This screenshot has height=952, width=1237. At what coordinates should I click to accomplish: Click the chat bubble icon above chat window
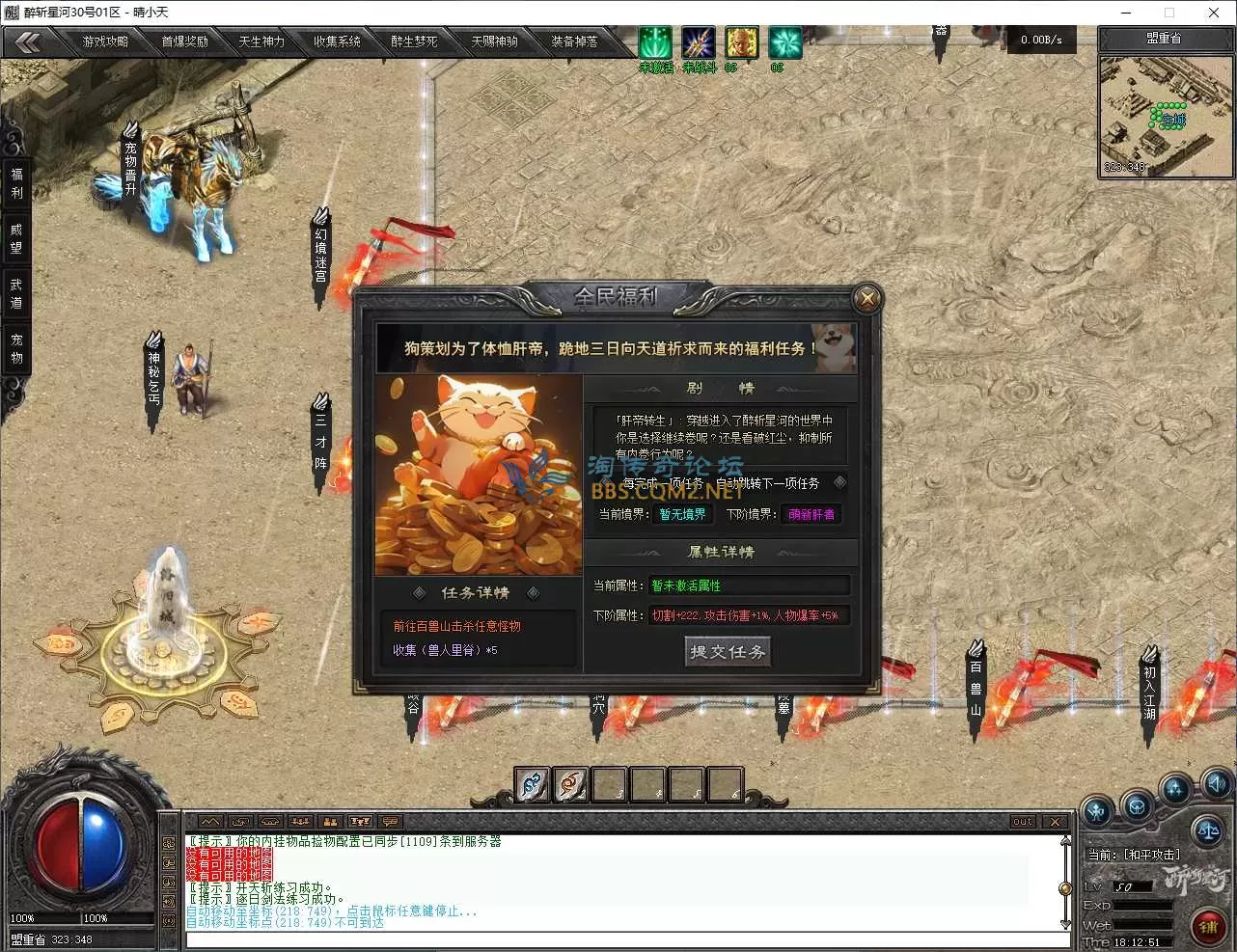pyautogui.click(x=390, y=821)
